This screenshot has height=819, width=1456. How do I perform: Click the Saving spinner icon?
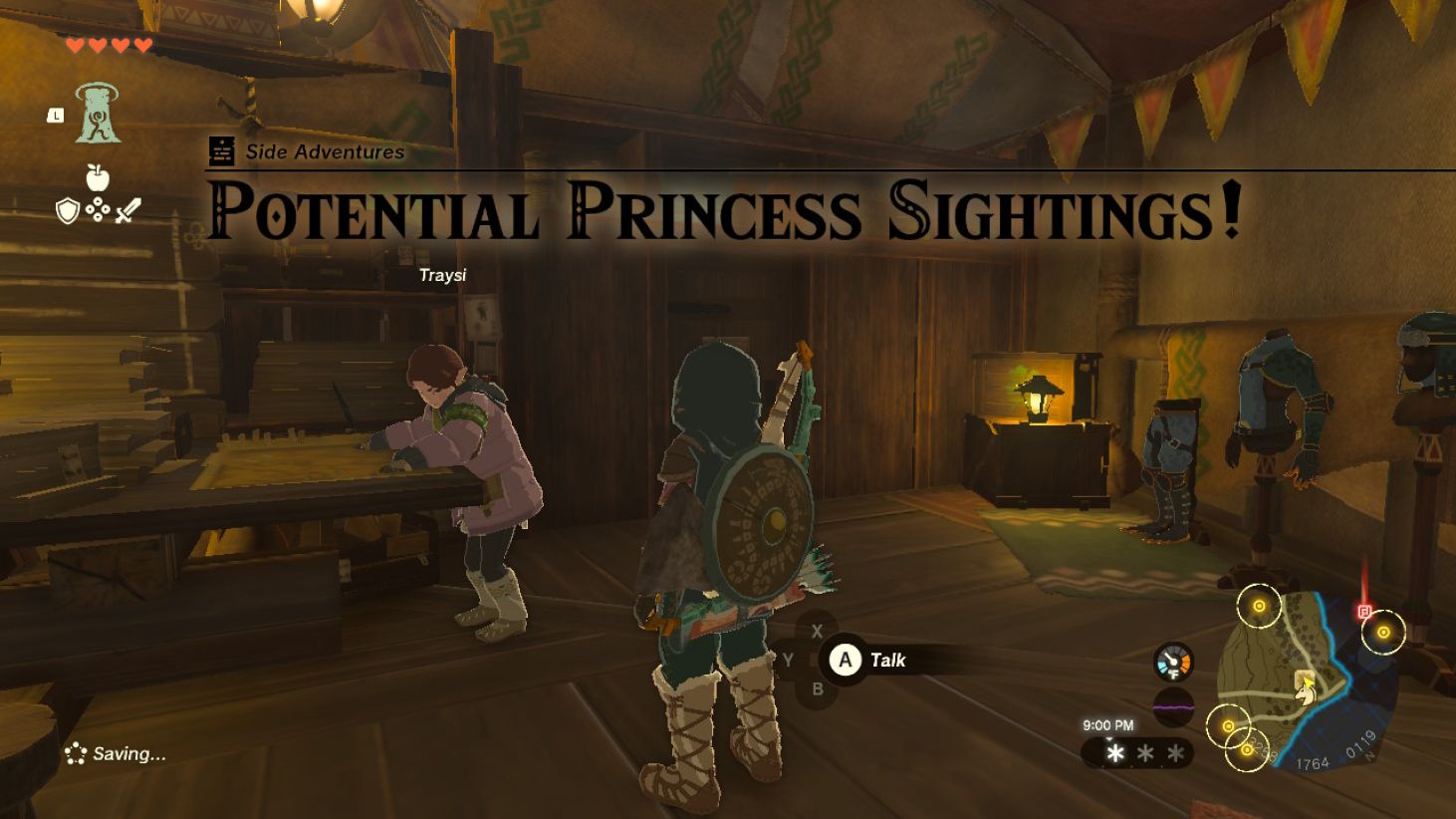click(x=75, y=752)
